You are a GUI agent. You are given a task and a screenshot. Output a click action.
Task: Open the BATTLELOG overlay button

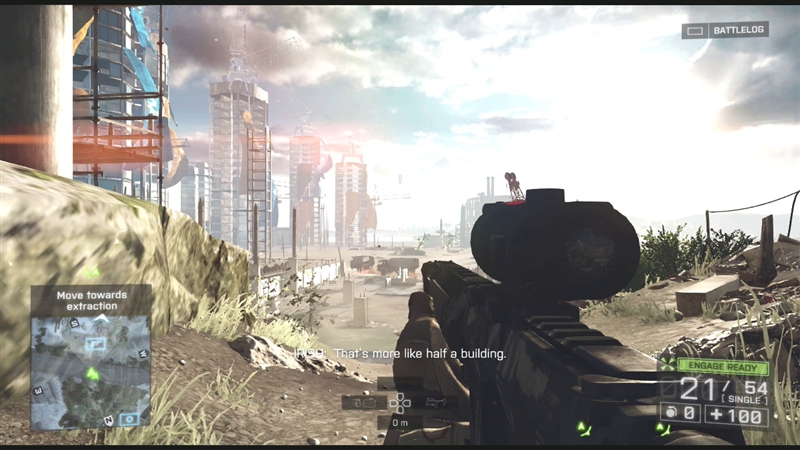pyautogui.click(x=725, y=30)
